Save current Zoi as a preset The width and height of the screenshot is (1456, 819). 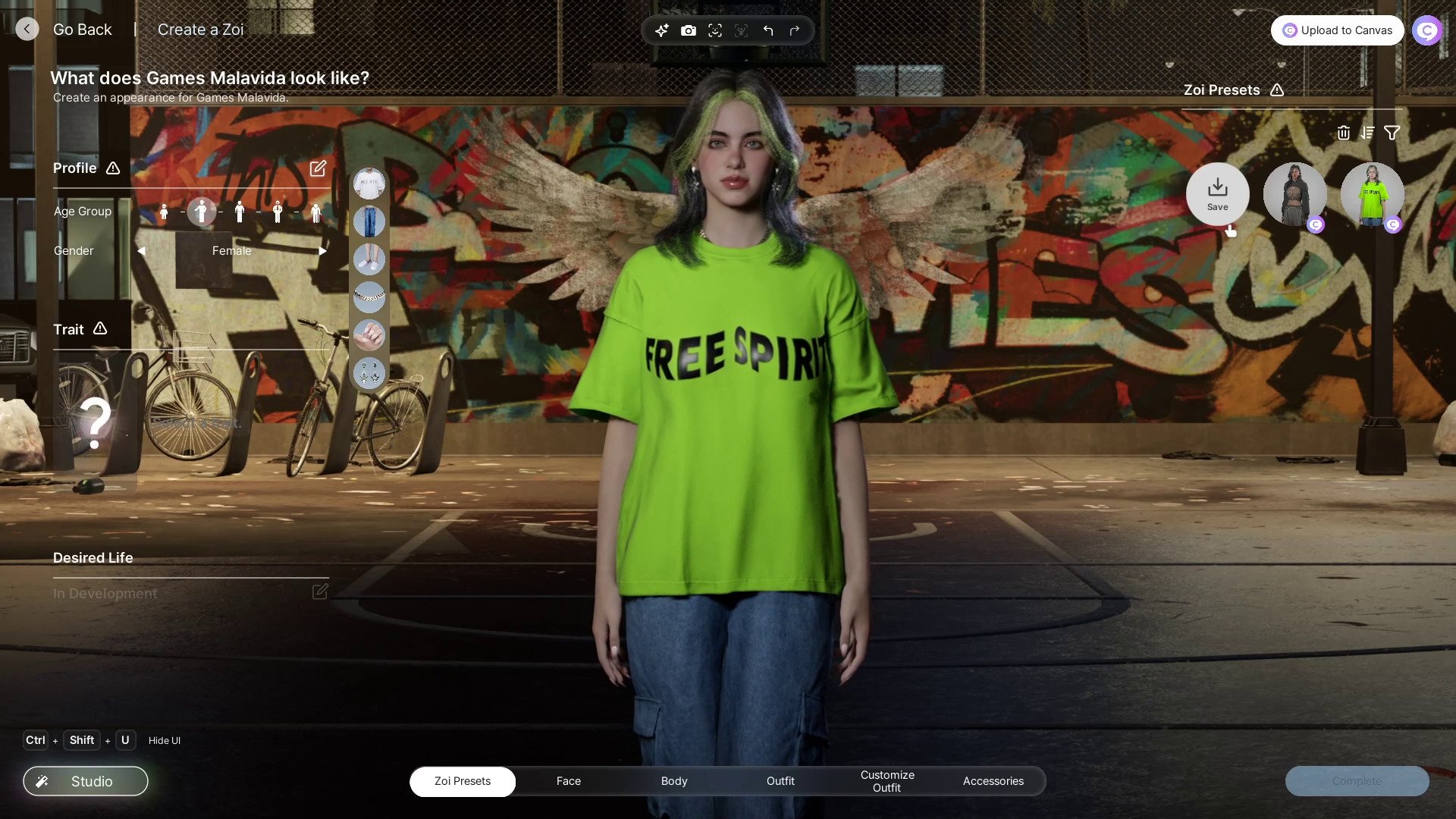1217,194
